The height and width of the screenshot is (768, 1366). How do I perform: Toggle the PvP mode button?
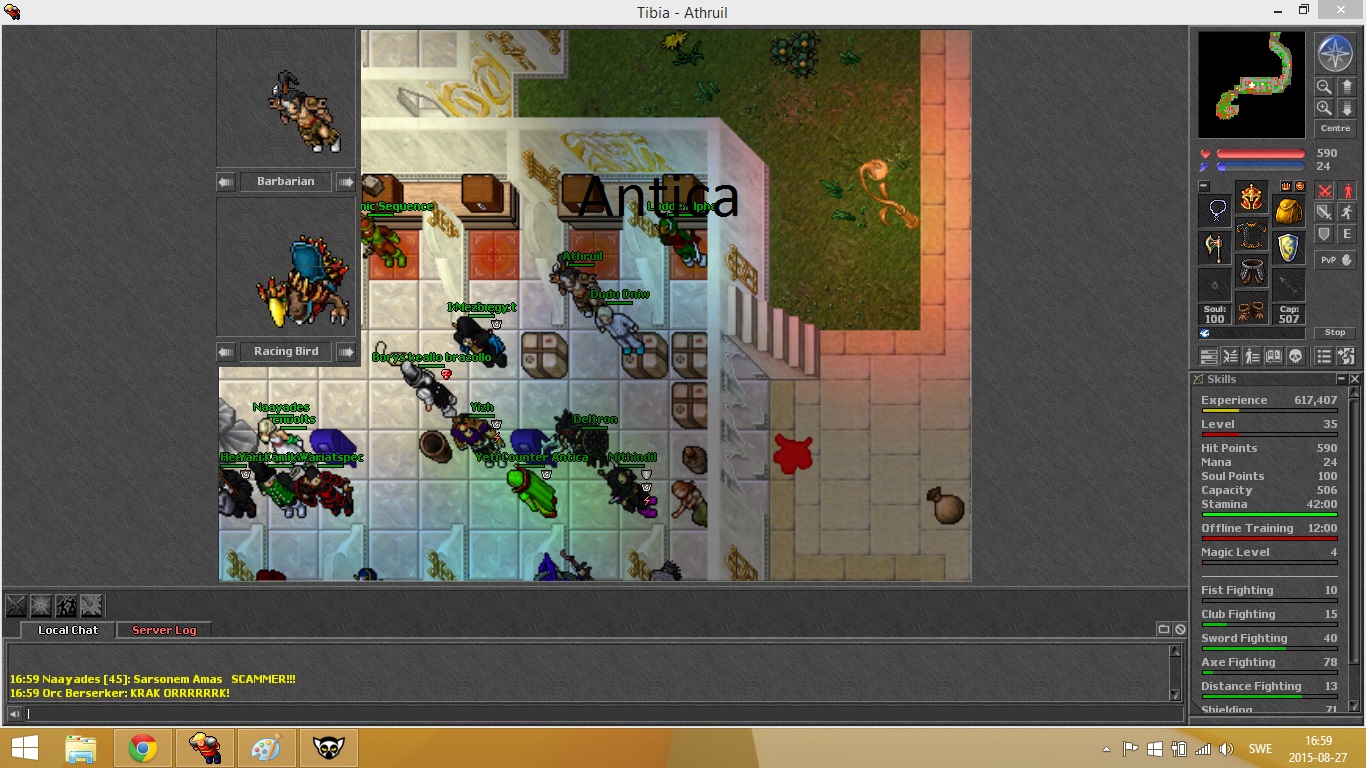click(x=1334, y=260)
